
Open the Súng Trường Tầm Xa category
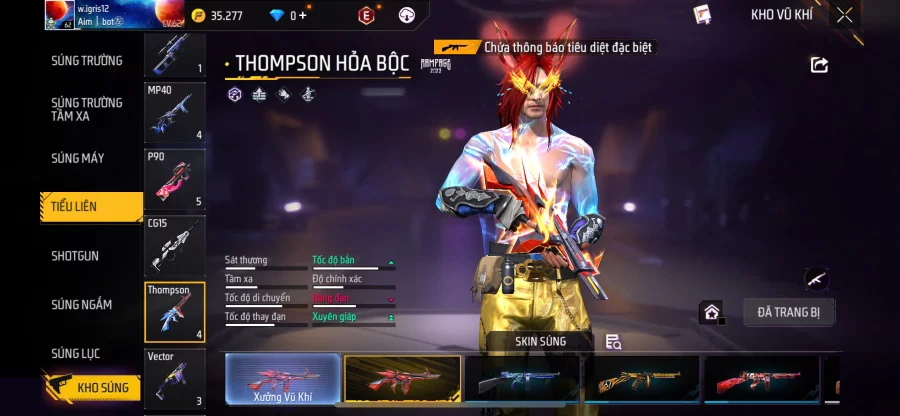click(87, 109)
